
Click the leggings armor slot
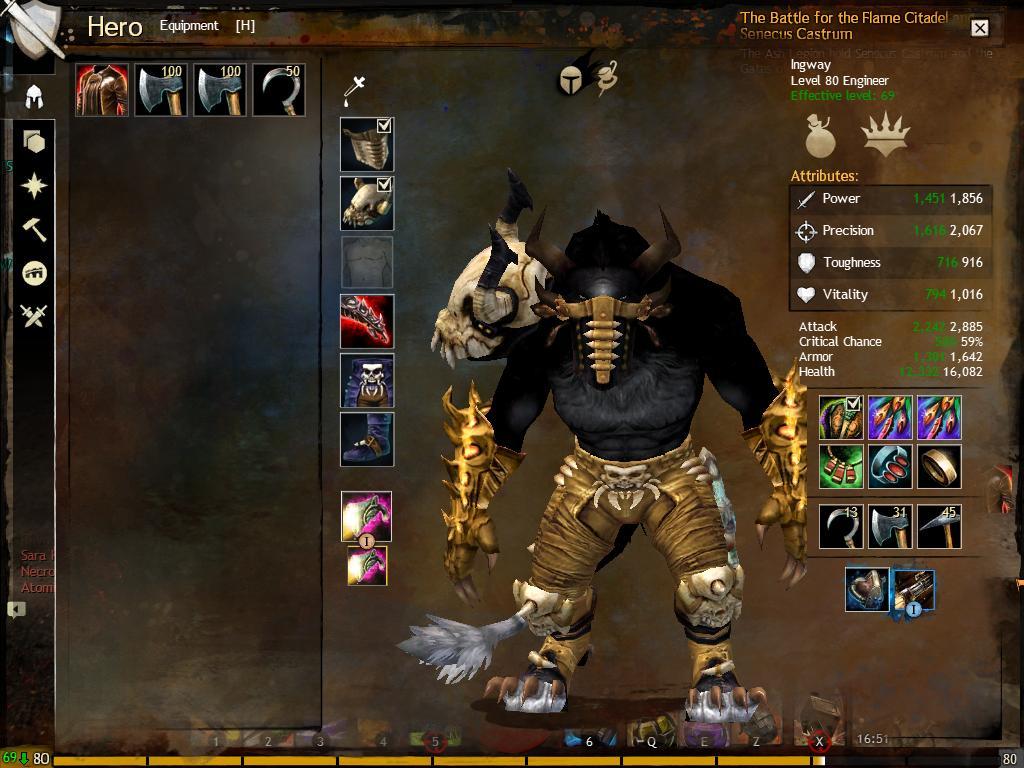pos(367,381)
